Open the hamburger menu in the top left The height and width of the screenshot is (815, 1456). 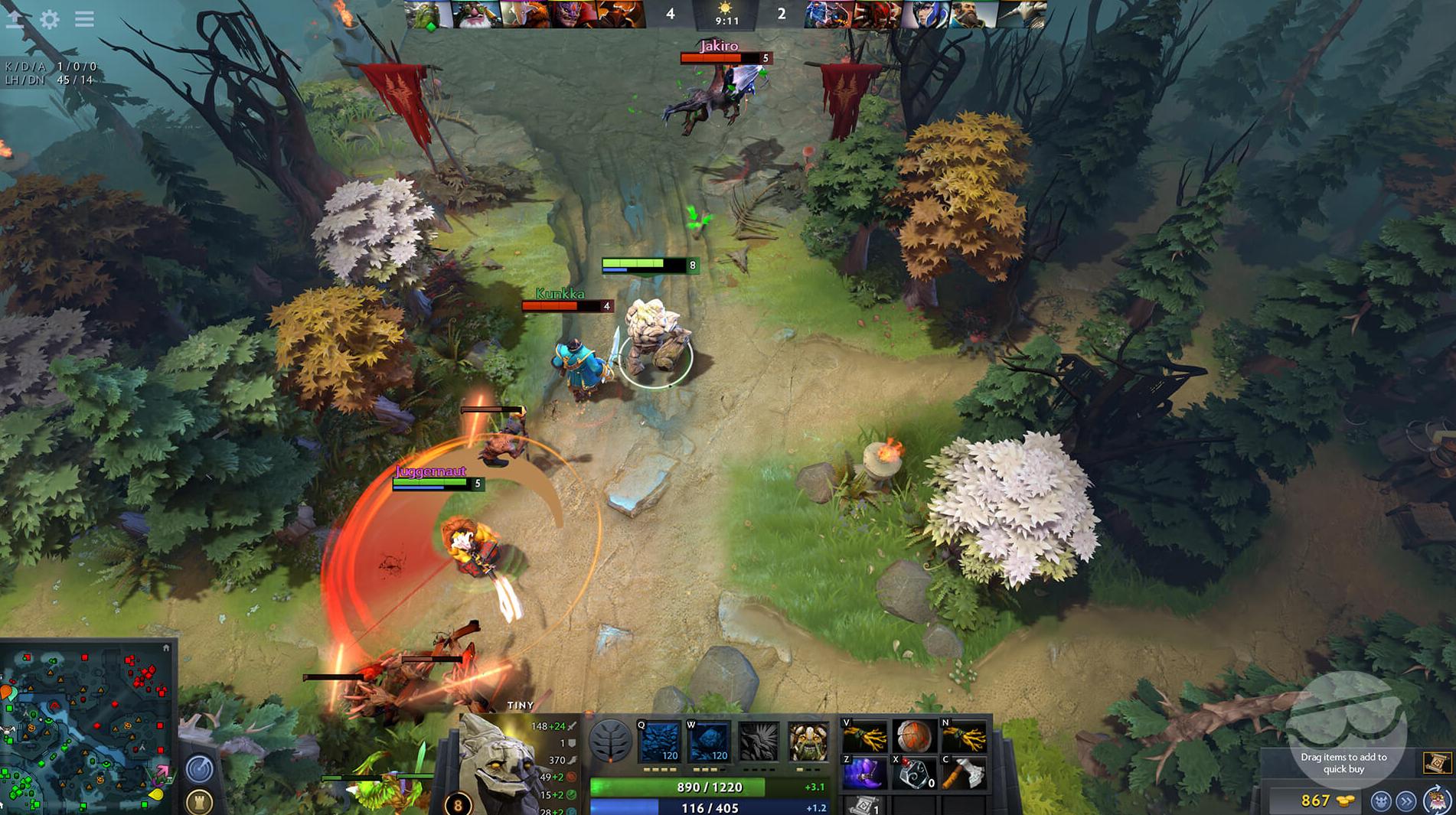point(84,20)
